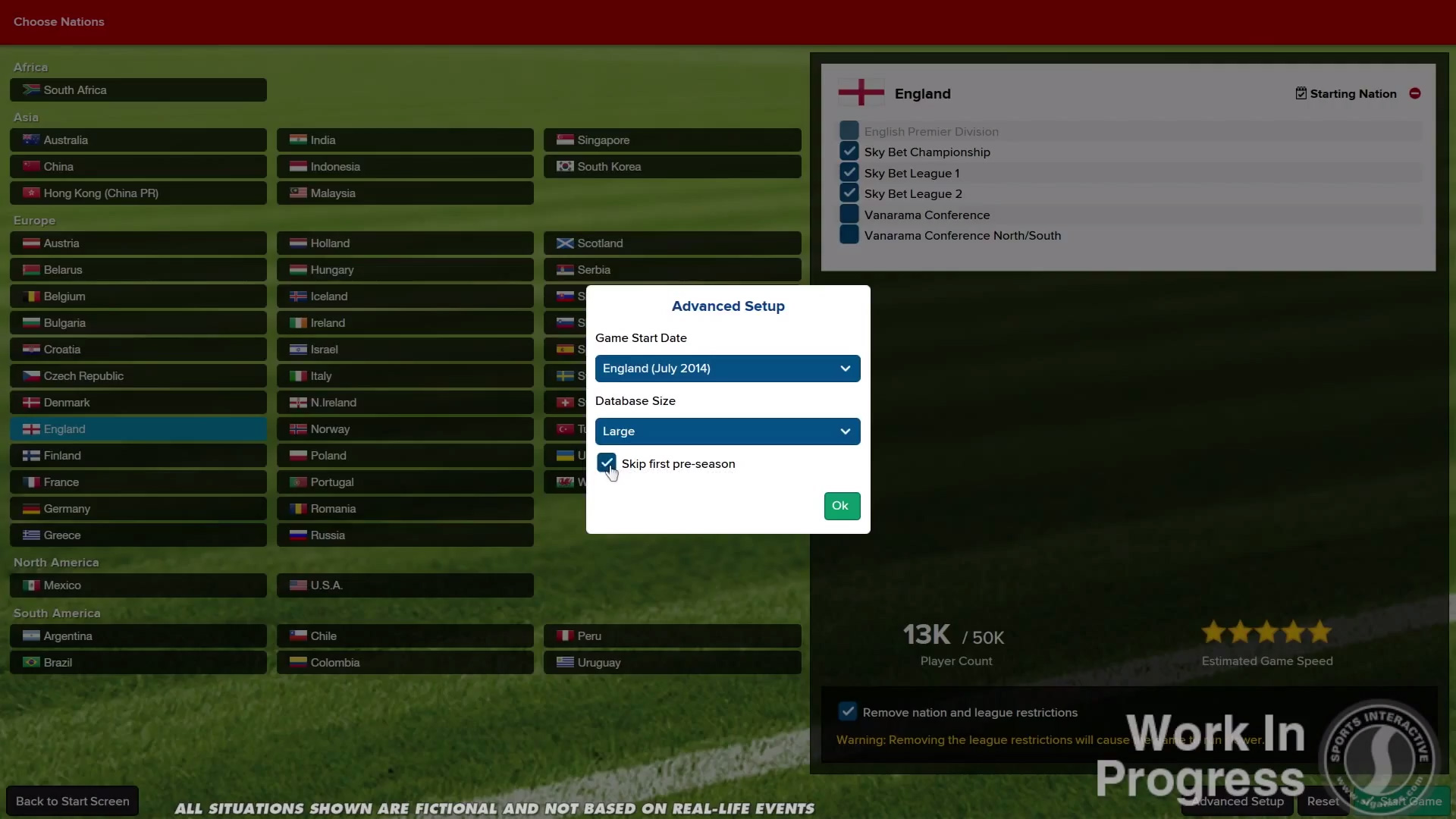Toggle Skip first pre-season checkbox

(x=607, y=463)
